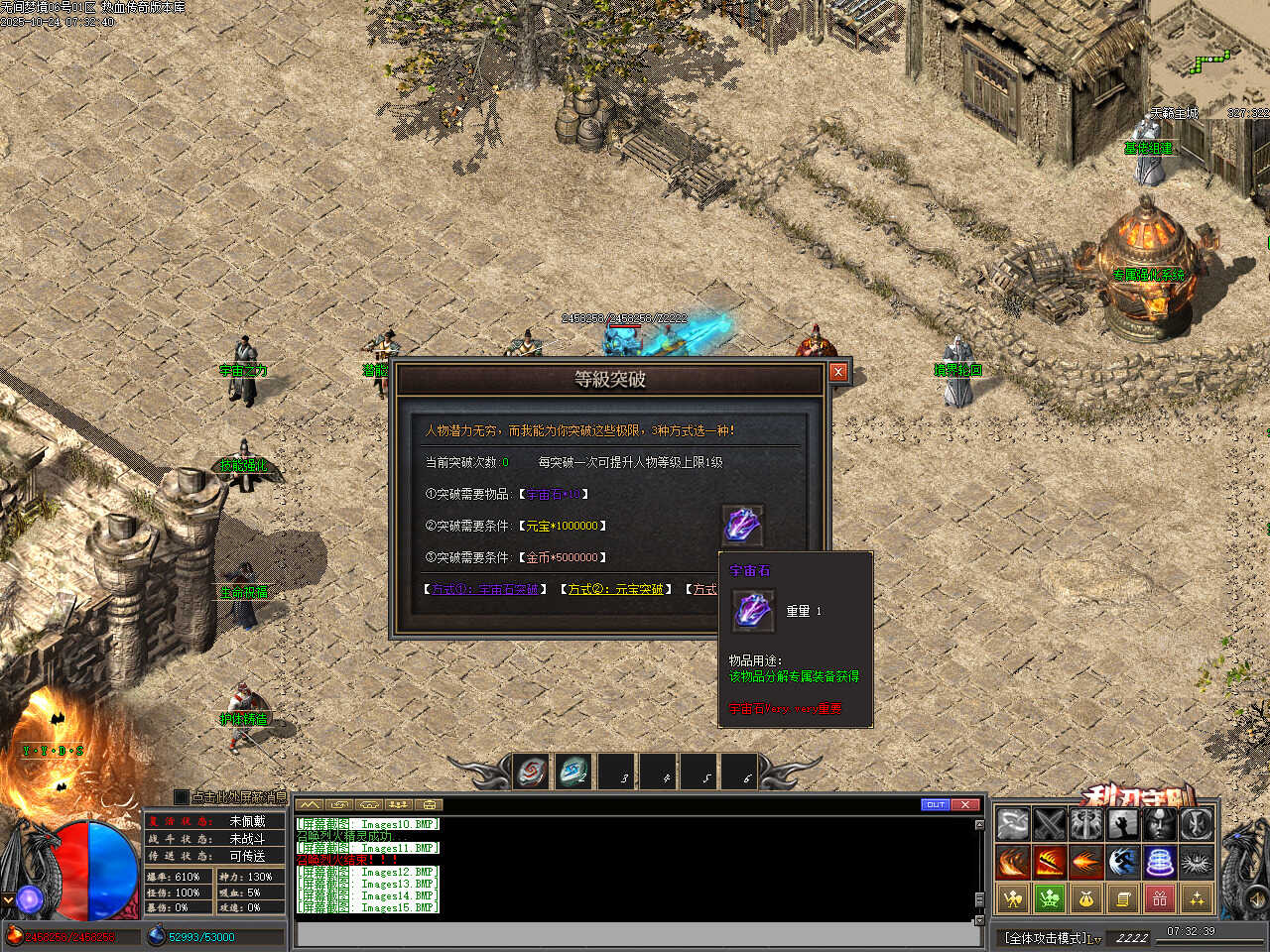Switch the 全体攻击模式 attack mode

tap(1052, 937)
